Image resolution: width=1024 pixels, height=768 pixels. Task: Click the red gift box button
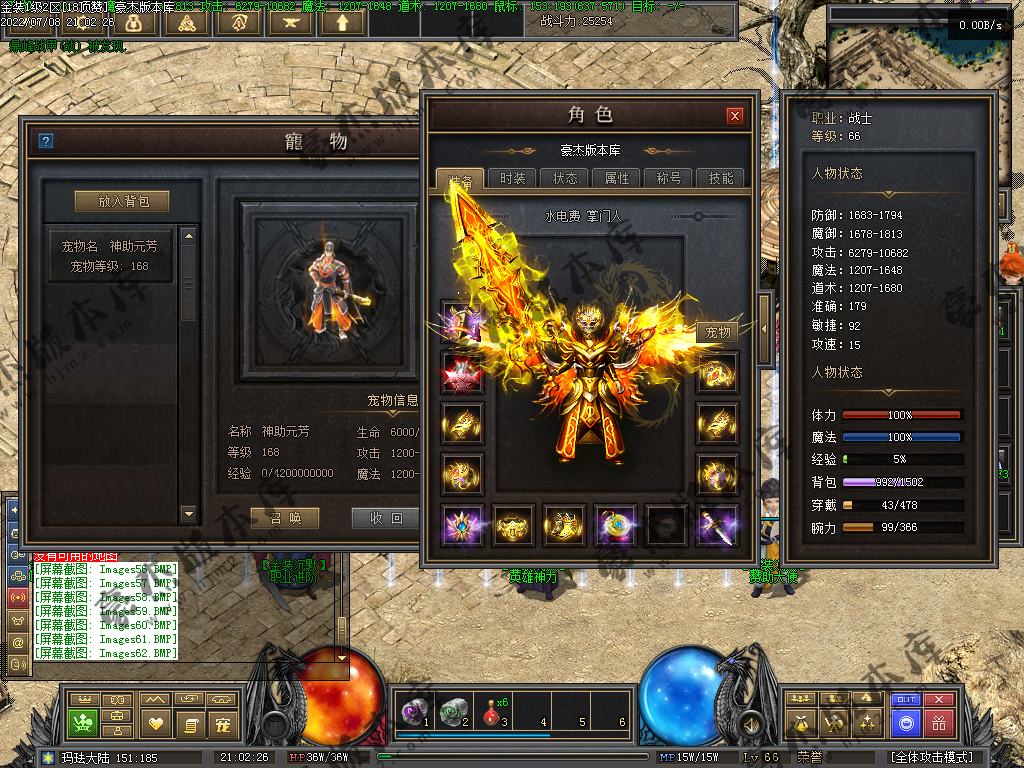pyautogui.click(x=939, y=722)
